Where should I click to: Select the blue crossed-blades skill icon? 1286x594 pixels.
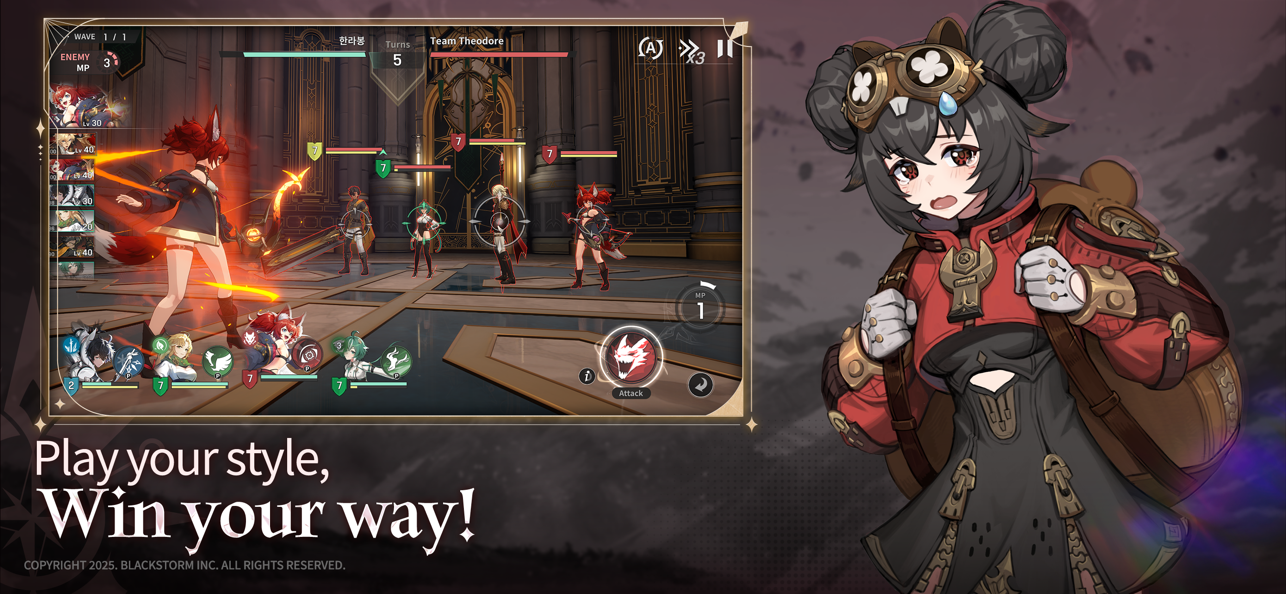129,362
